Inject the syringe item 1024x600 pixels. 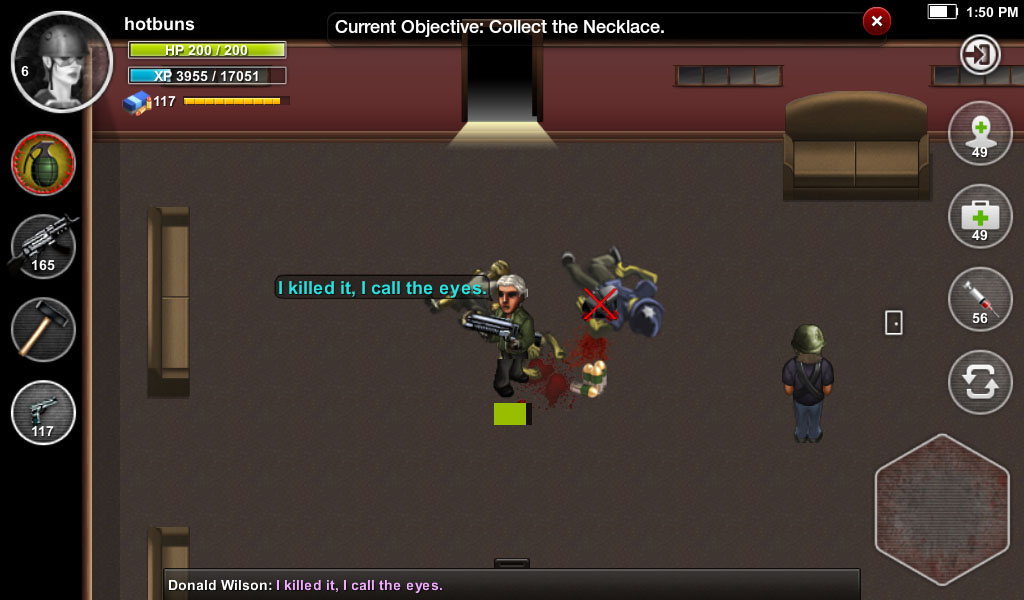[980, 300]
